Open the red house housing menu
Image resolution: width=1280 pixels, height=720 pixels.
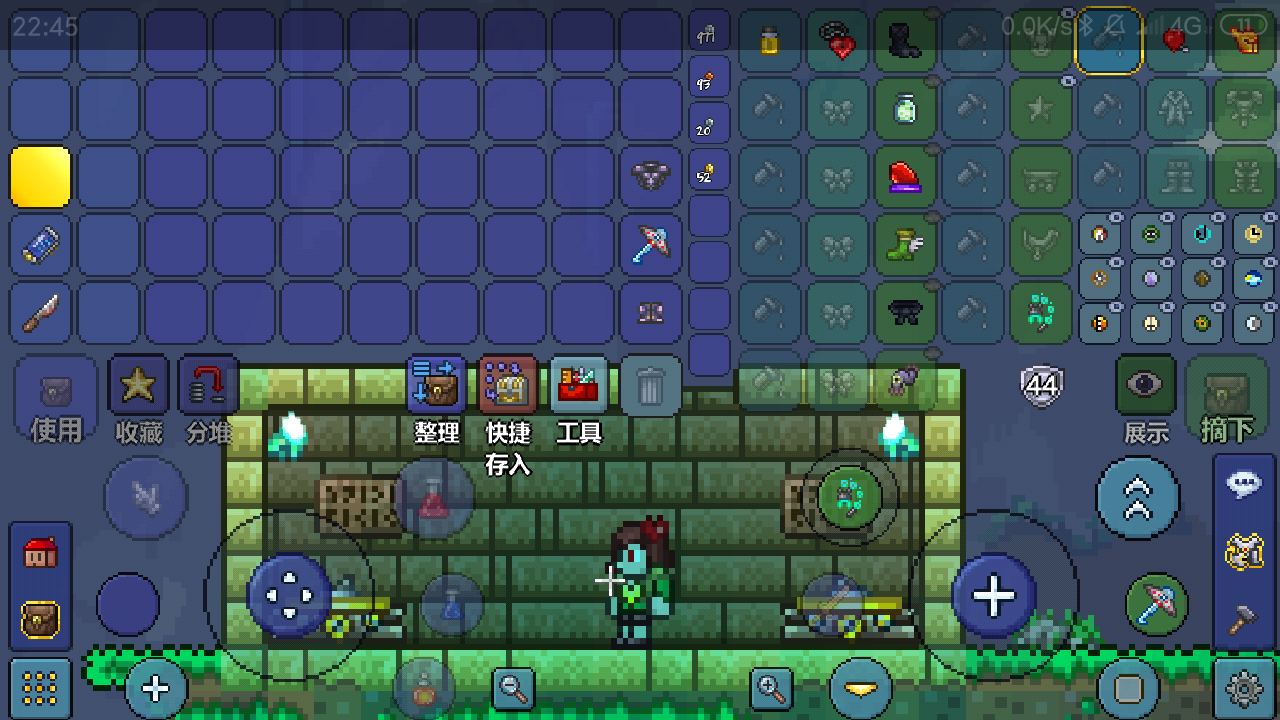pyautogui.click(x=40, y=552)
